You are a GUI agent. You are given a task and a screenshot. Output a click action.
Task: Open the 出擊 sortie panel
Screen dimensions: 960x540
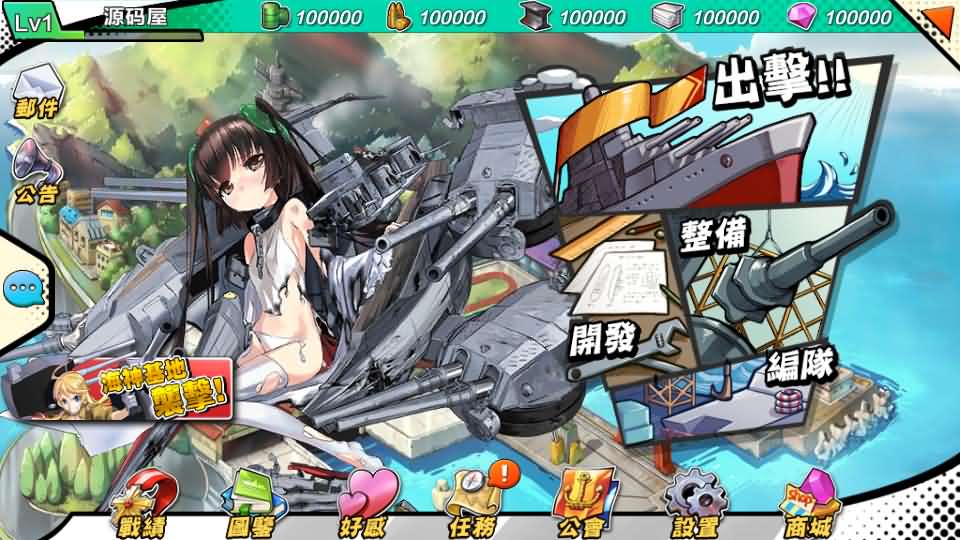pos(700,135)
